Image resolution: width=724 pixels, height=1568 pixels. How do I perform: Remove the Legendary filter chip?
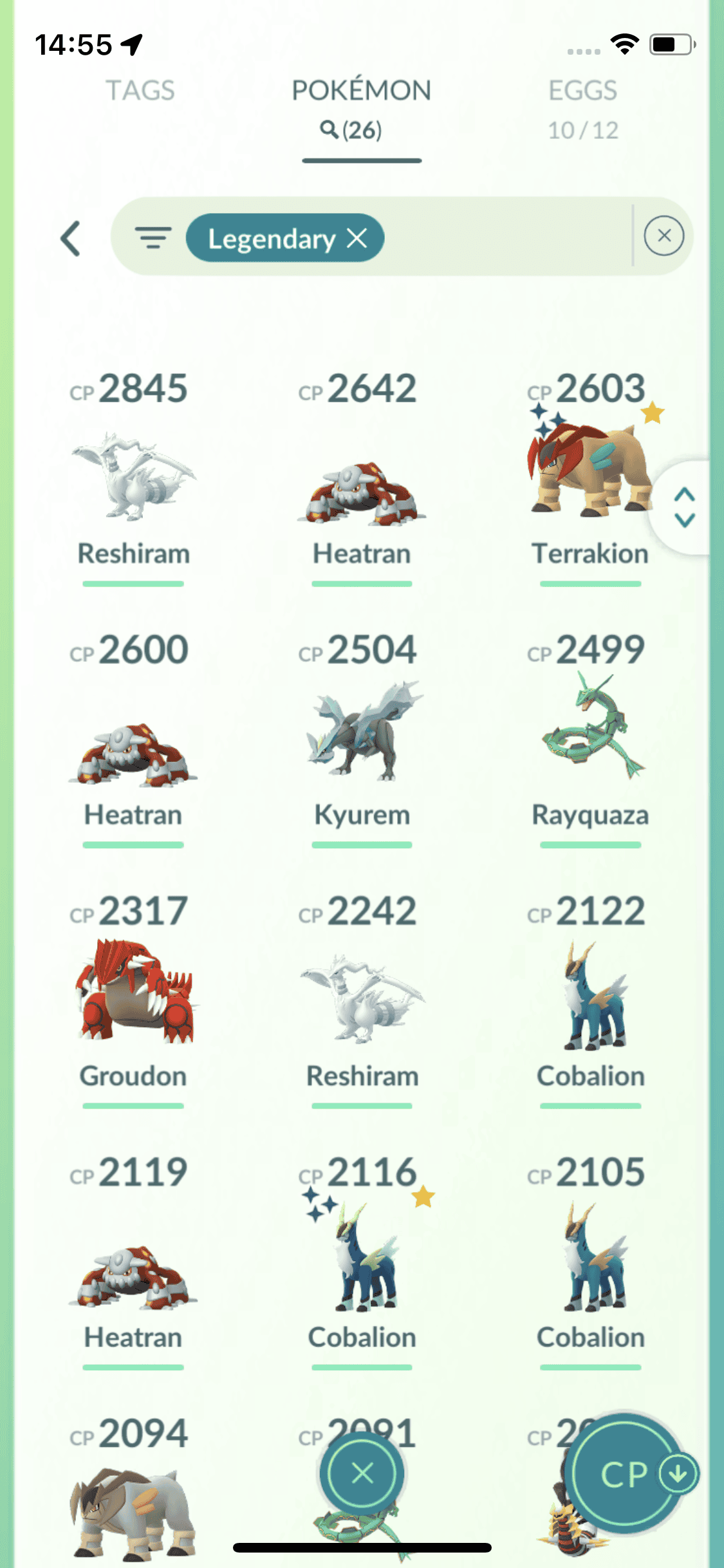coord(357,239)
